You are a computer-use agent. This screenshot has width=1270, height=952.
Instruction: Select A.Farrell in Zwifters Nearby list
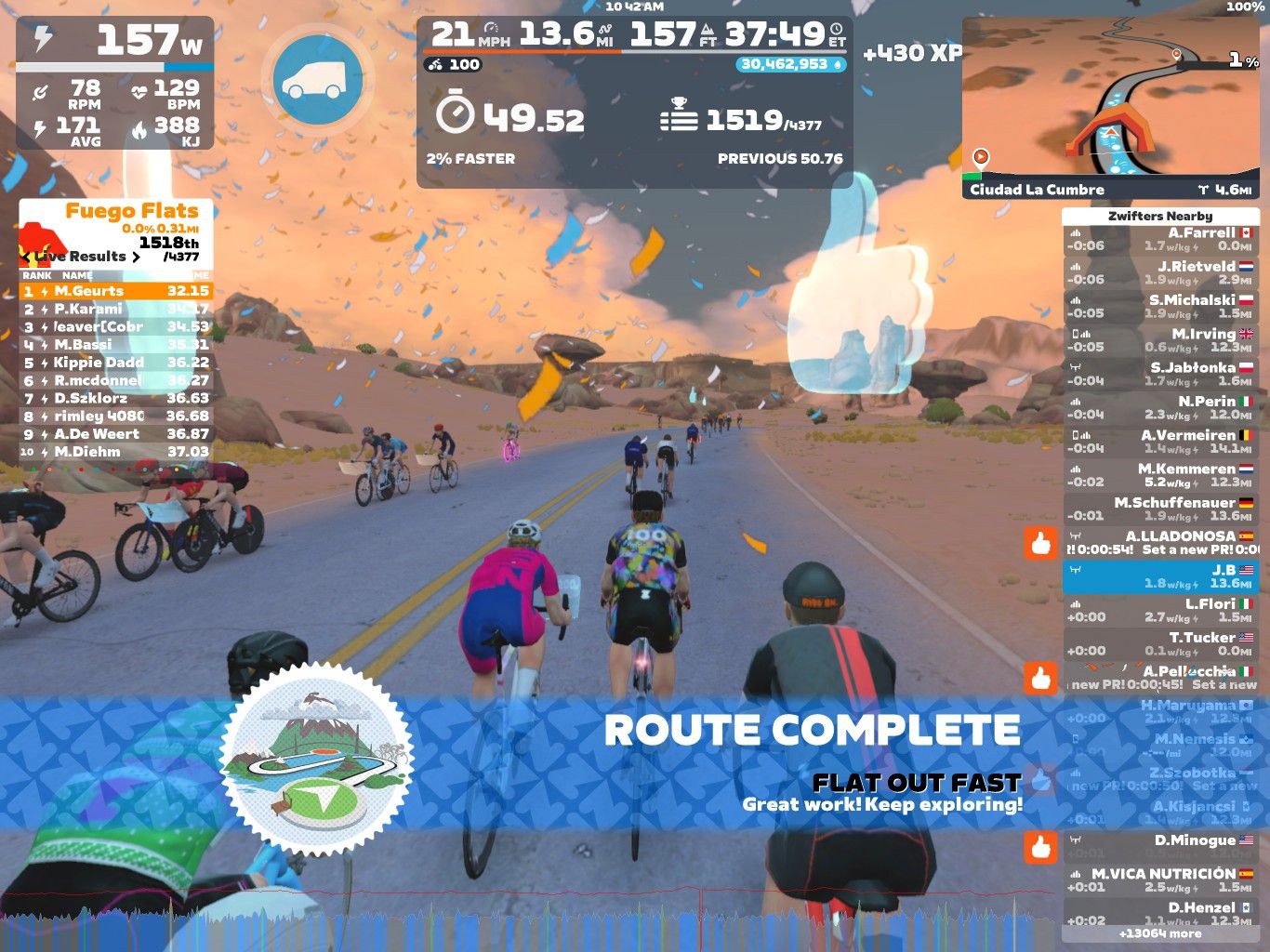[x=1160, y=240]
